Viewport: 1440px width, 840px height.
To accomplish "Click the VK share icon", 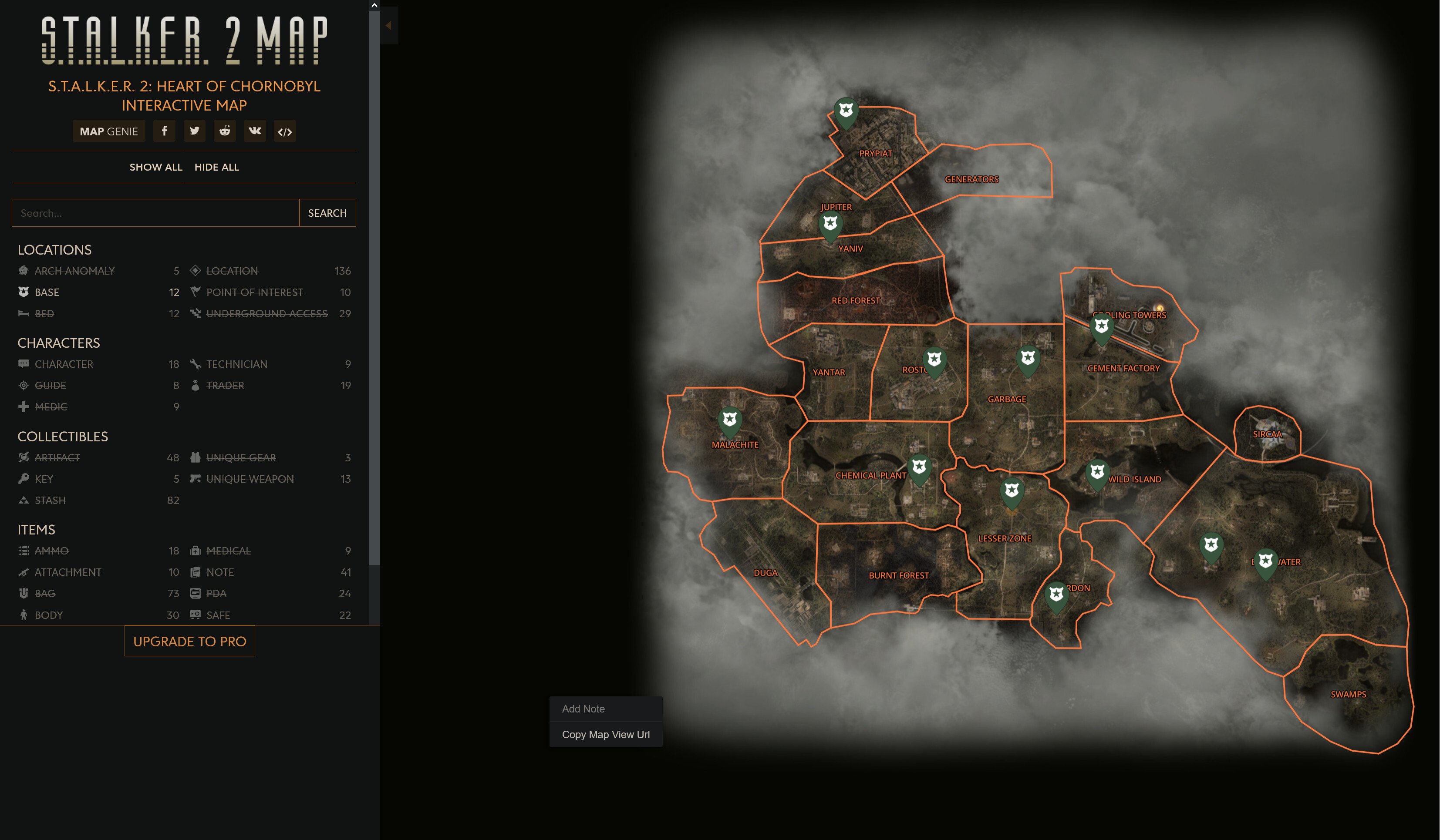I will click(256, 131).
